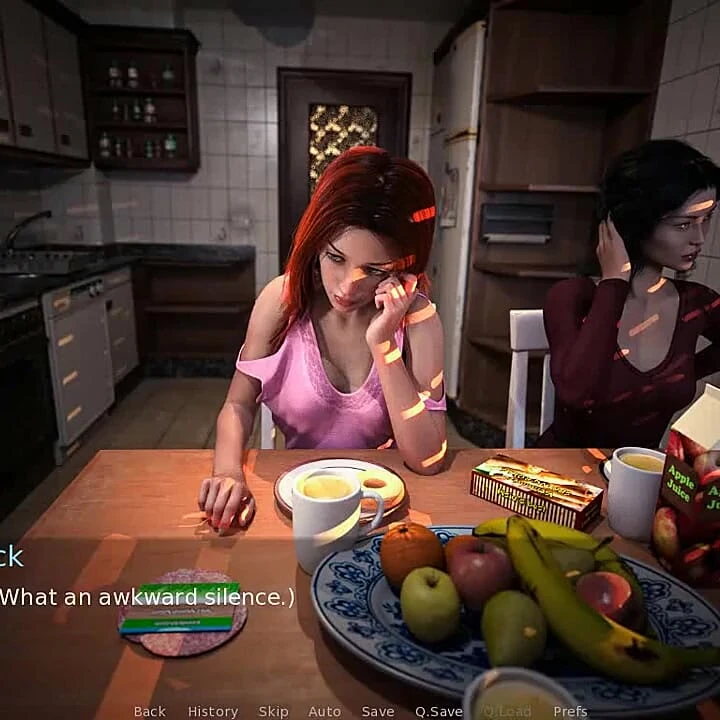This screenshot has width=720, height=720.
Task: Activate Skip to fast-forward dialogue
Action: (273, 711)
